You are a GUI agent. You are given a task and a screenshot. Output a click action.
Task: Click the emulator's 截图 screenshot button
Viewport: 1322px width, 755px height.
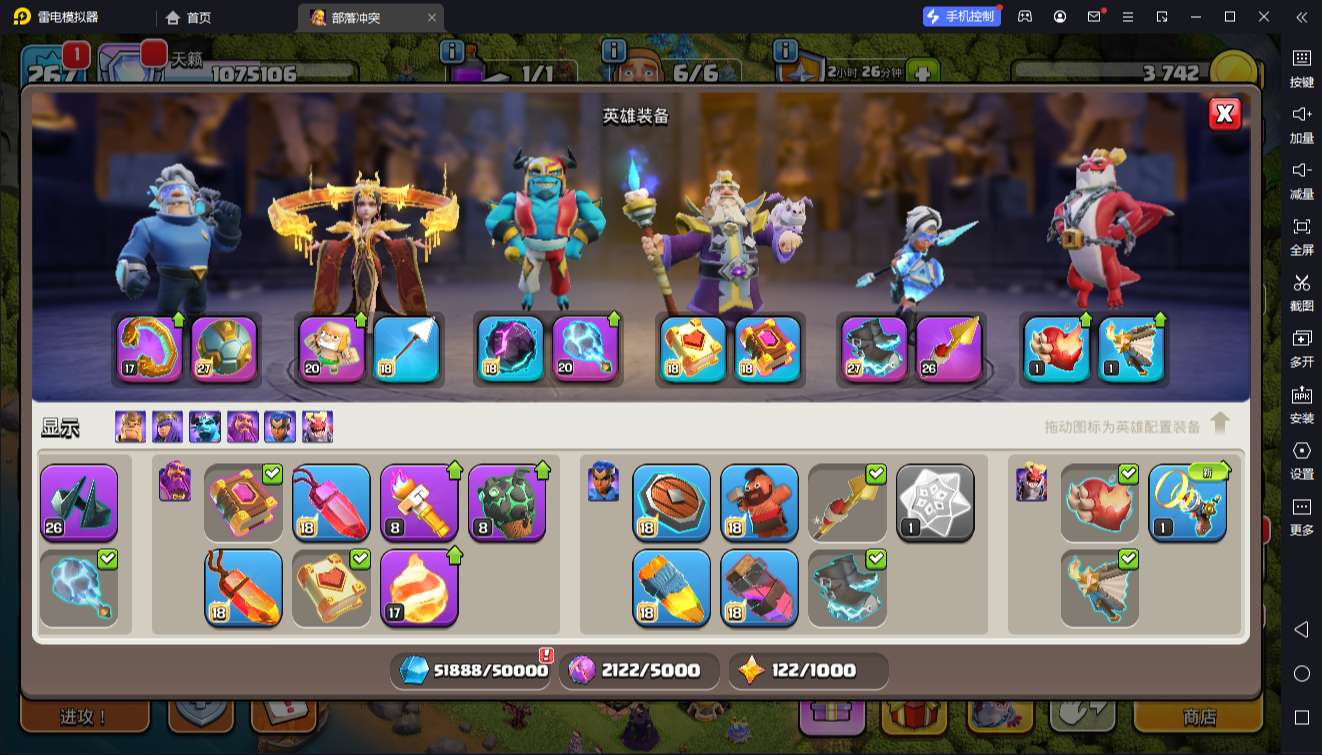tap(1301, 292)
